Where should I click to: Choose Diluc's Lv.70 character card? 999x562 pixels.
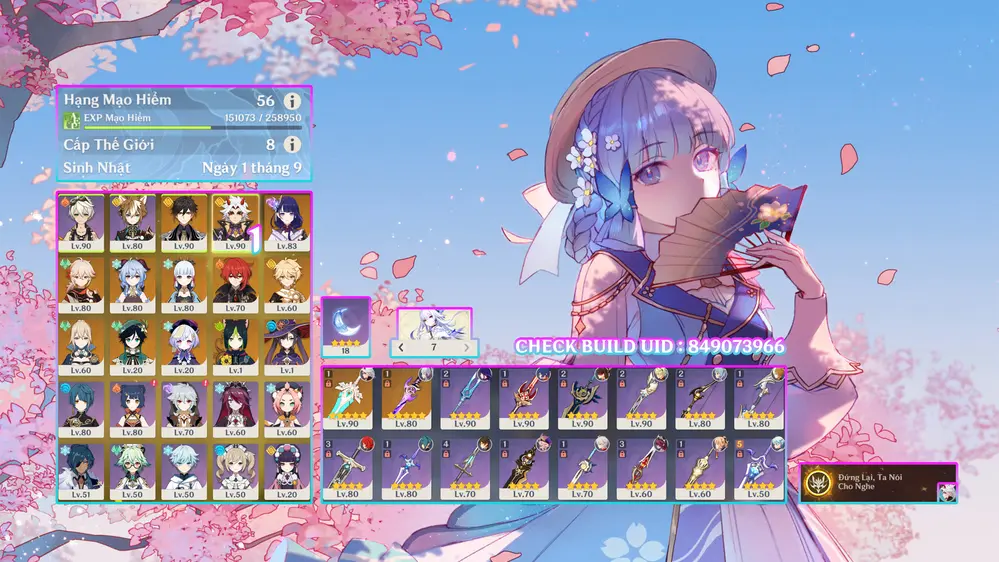click(236, 284)
